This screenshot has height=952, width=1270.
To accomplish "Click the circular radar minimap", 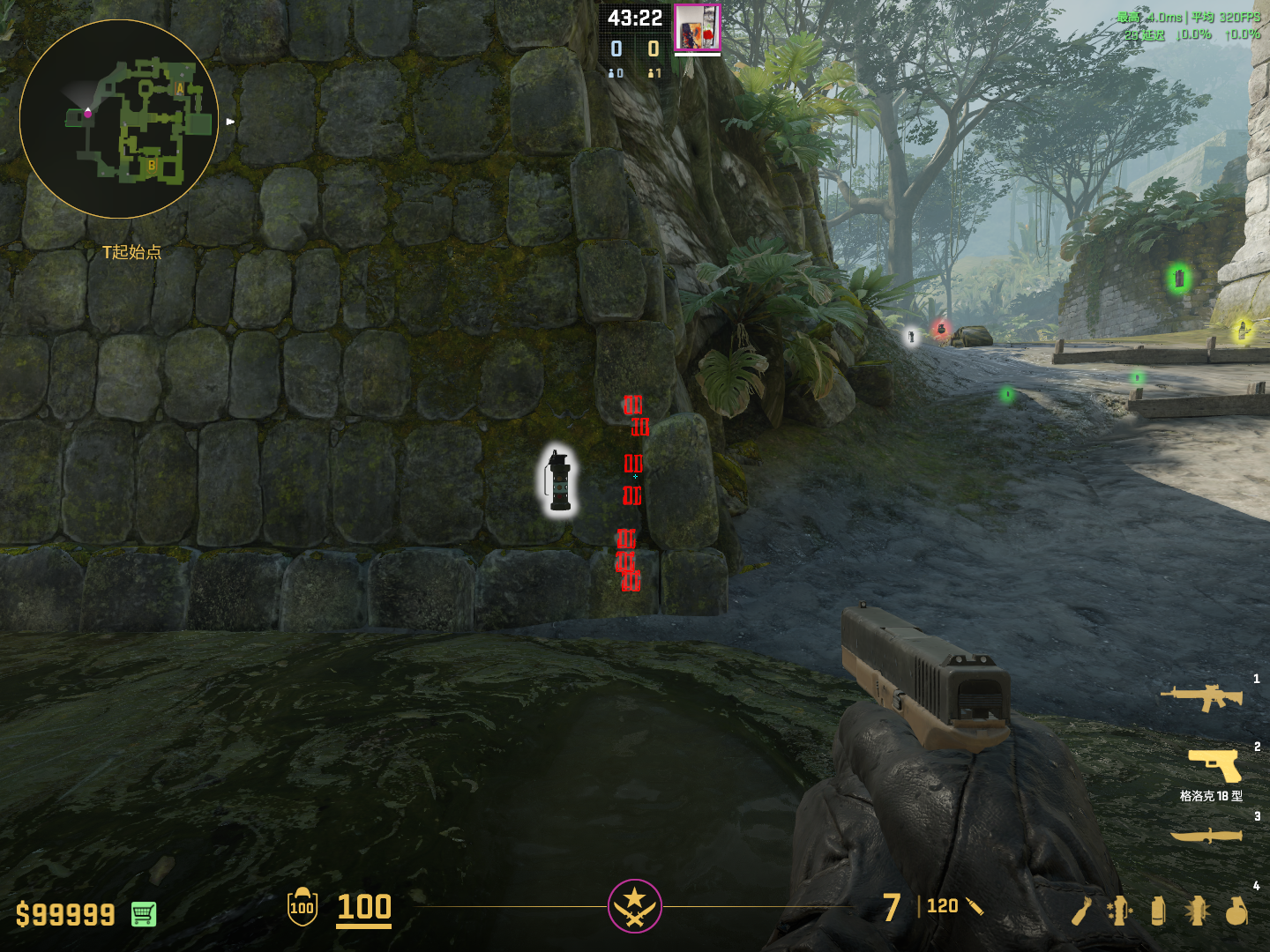I will tap(119, 119).
